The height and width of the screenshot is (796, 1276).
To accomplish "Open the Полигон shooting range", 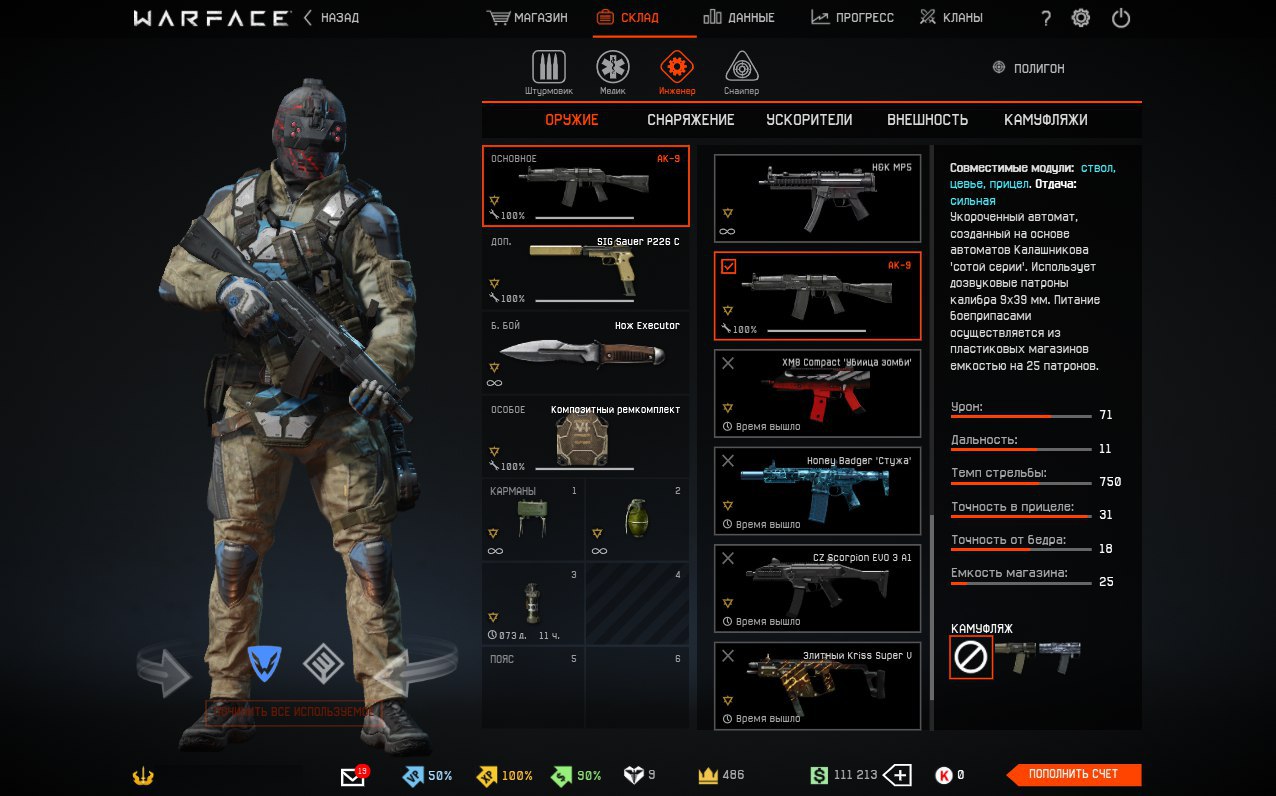I will click(x=1028, y=68).
